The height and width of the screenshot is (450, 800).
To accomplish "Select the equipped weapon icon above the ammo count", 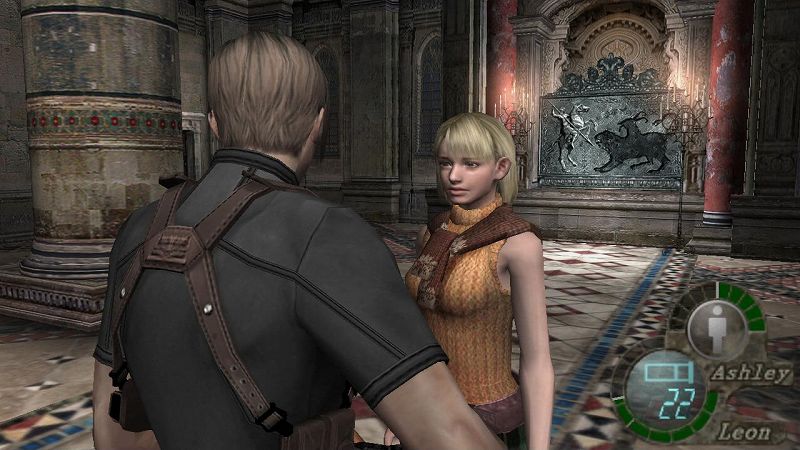I will point(661,373).
